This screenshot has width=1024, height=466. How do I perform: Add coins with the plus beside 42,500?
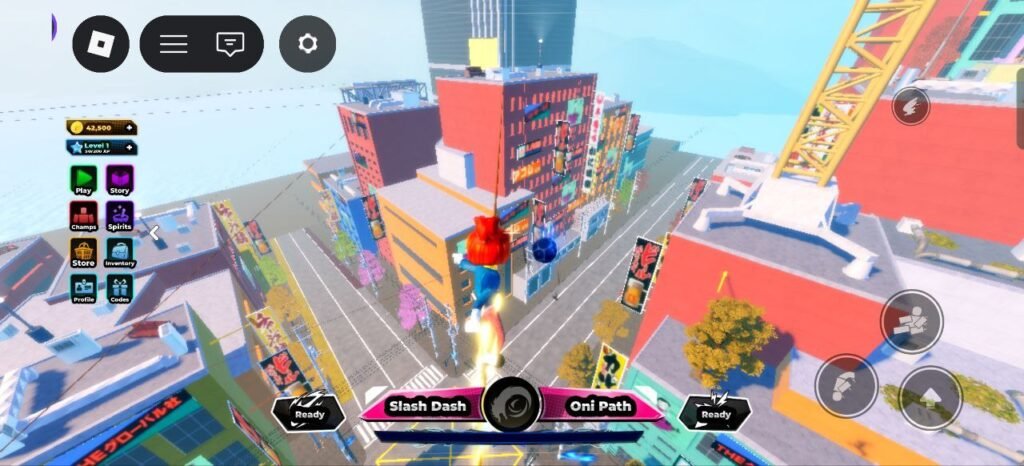(129, 128)
